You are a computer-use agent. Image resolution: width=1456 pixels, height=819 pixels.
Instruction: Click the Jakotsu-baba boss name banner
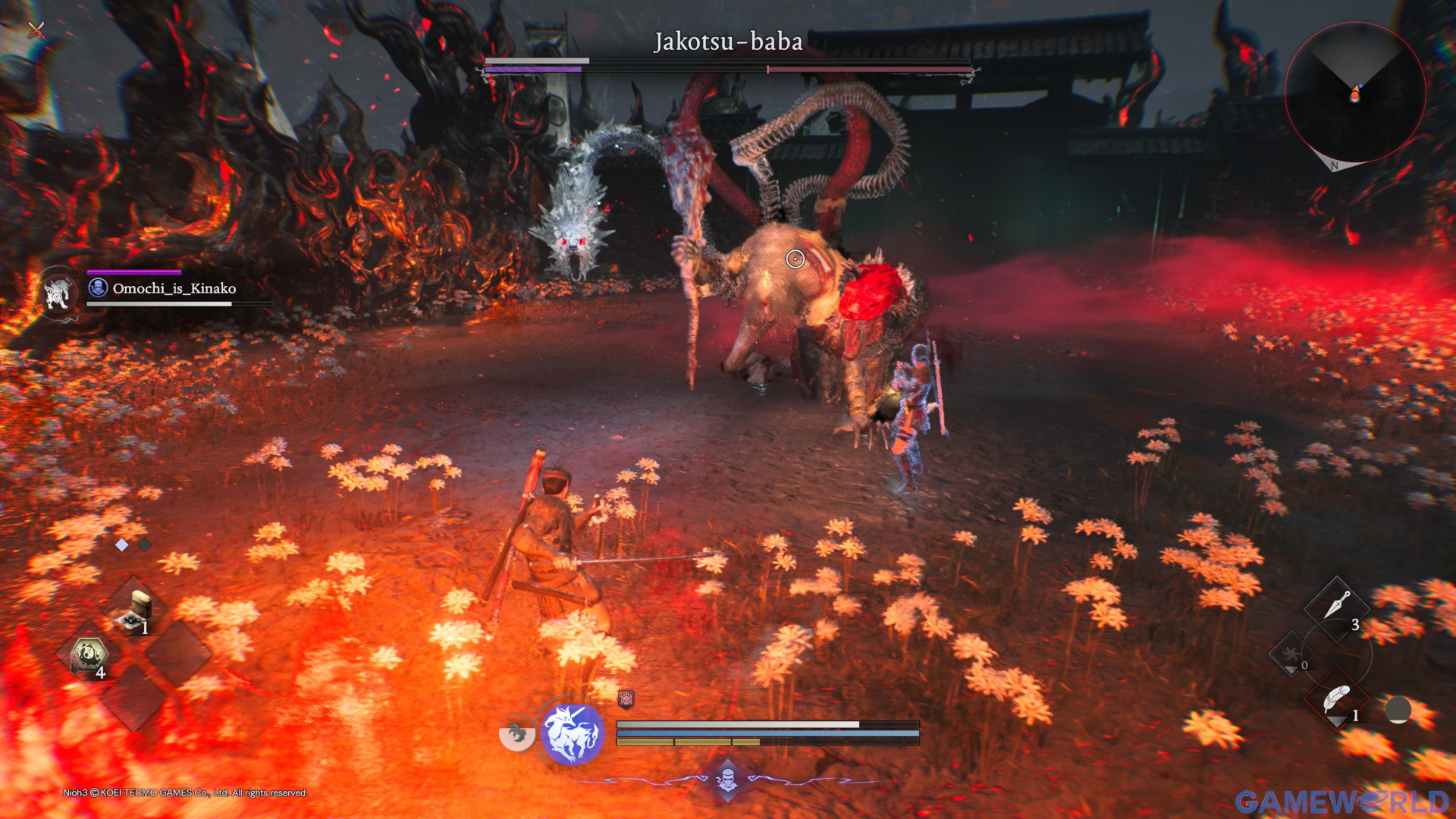[x=727, y=43]
